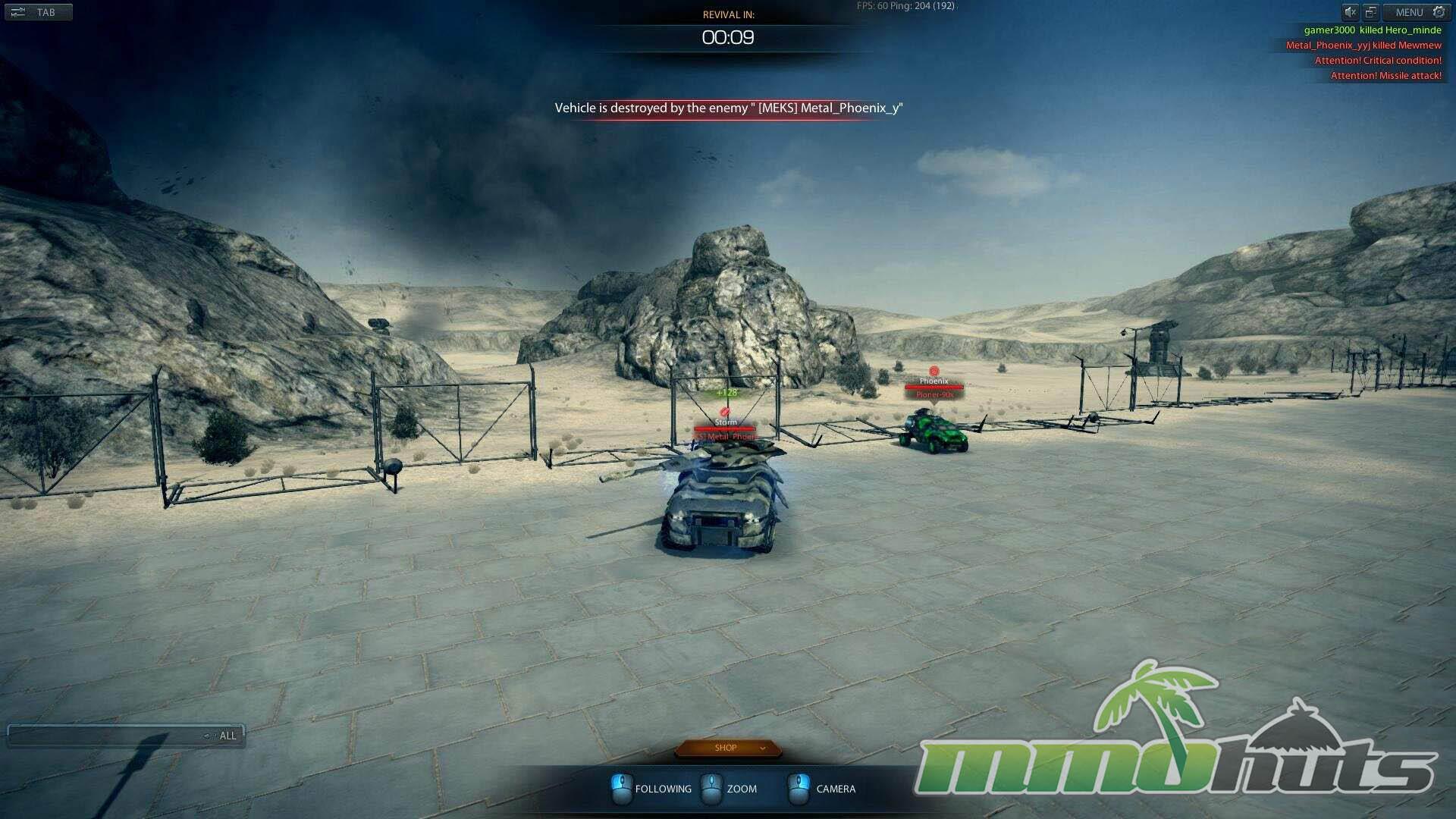Viewport: 1456px width, 819px height.
Task: Open the MENU settings button
Action: 1417,12
